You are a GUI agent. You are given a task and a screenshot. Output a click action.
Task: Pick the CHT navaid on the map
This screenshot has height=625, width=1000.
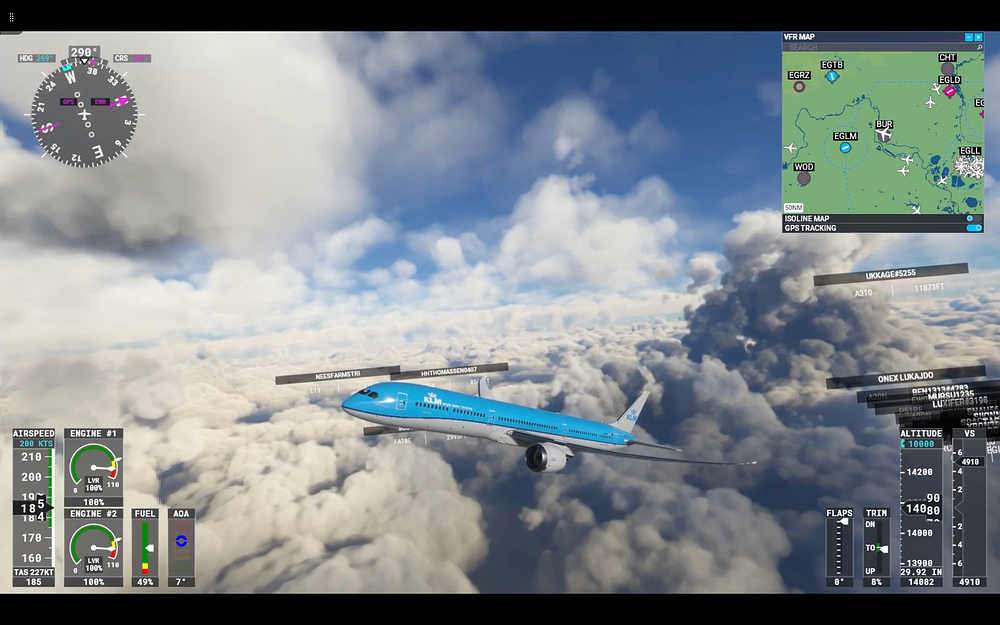947,69
